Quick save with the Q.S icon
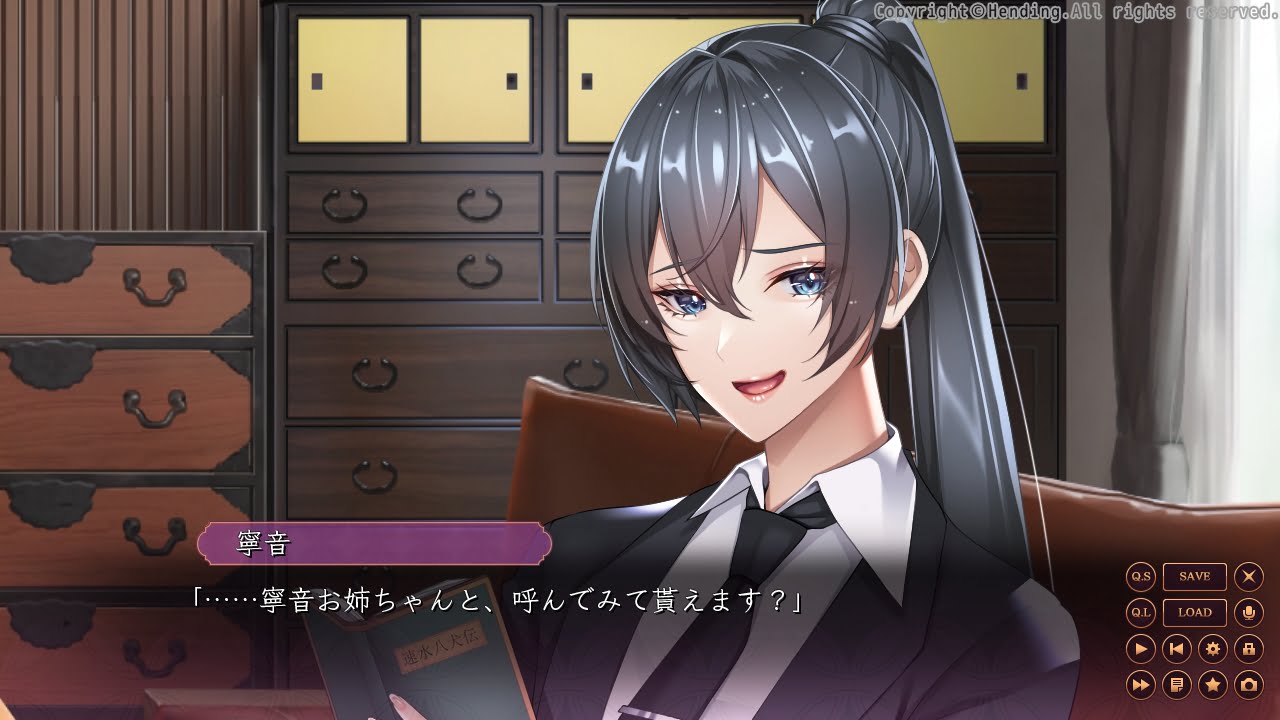 point(1140,576)
